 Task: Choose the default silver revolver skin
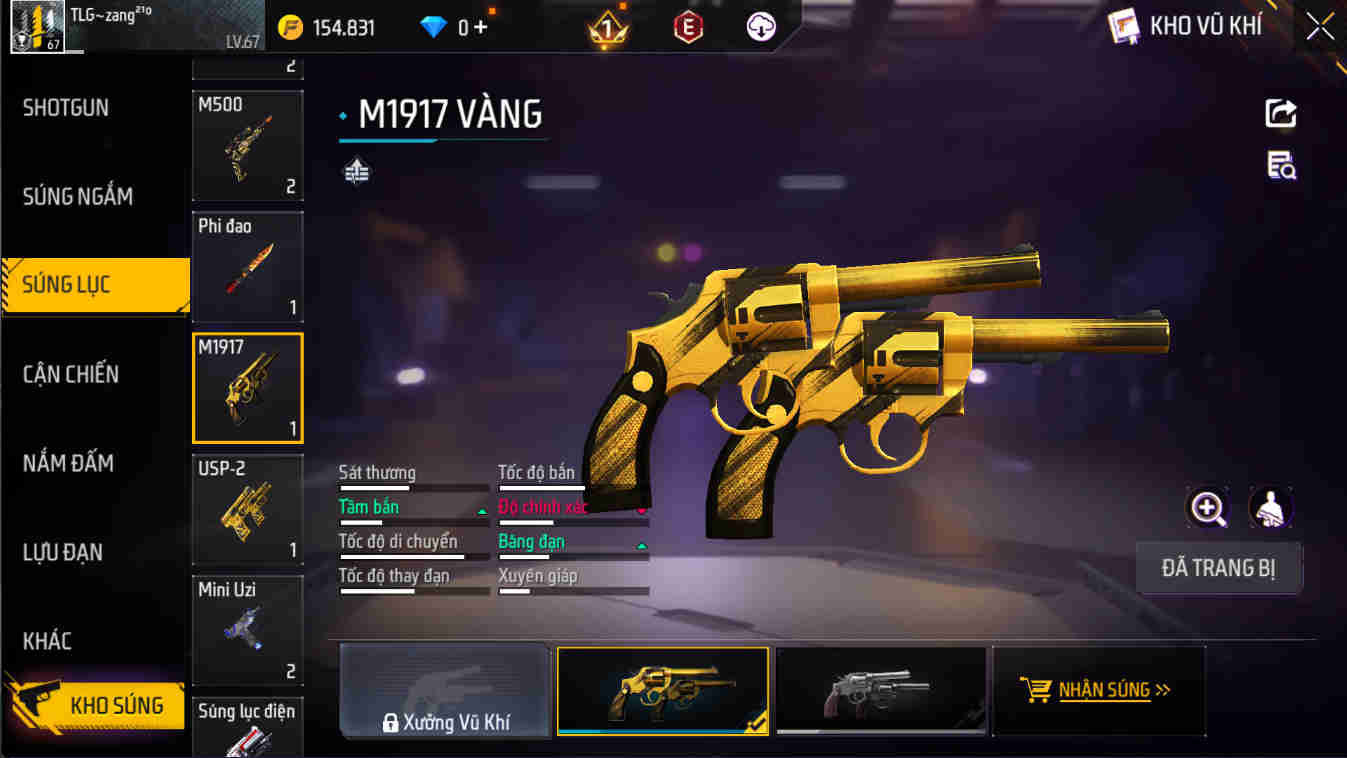point(881,691)
